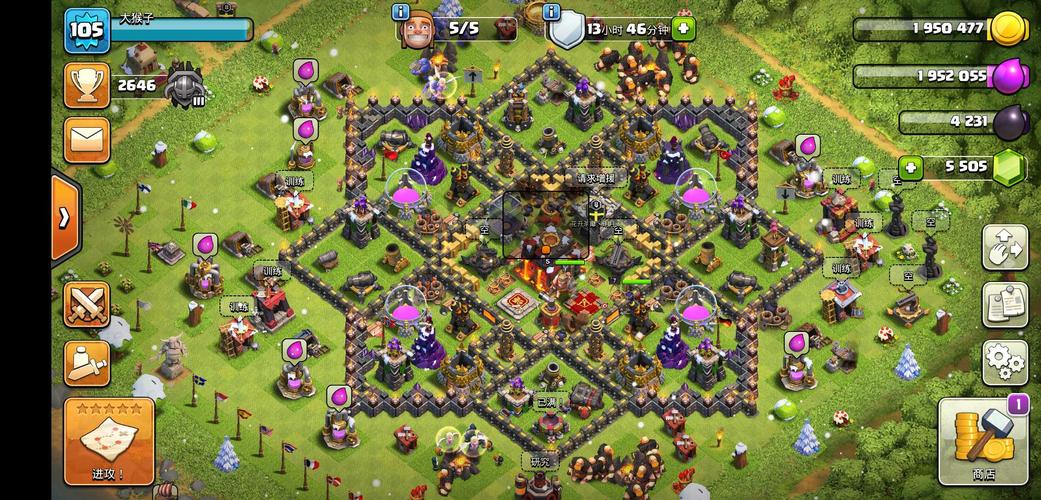Click the level 105 experience badge

(87, 30)
